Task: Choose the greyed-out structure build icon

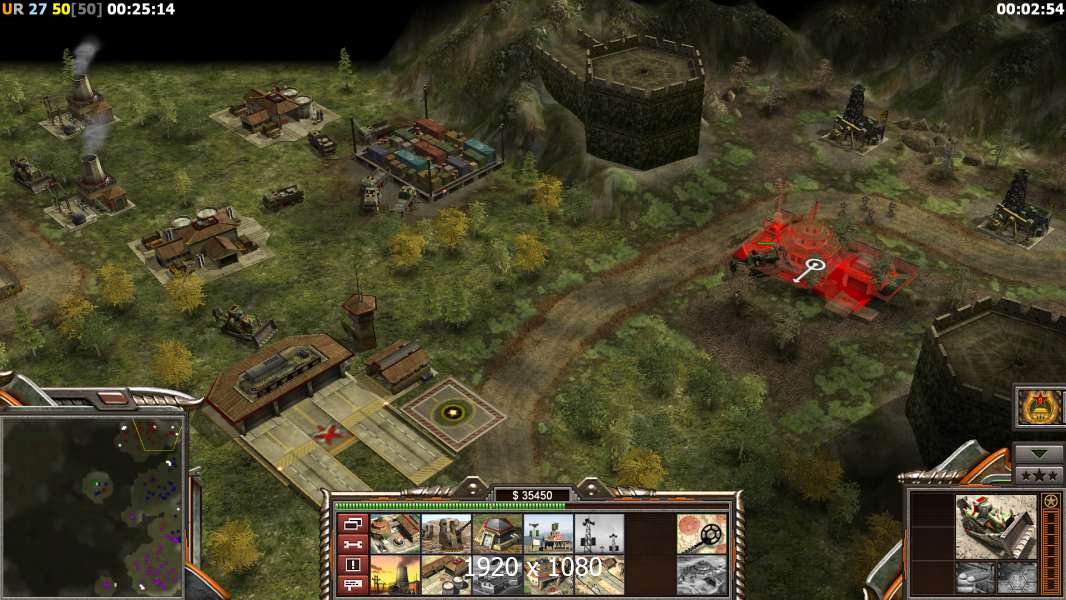Action: pyautogui.click(x=701, y=575)
